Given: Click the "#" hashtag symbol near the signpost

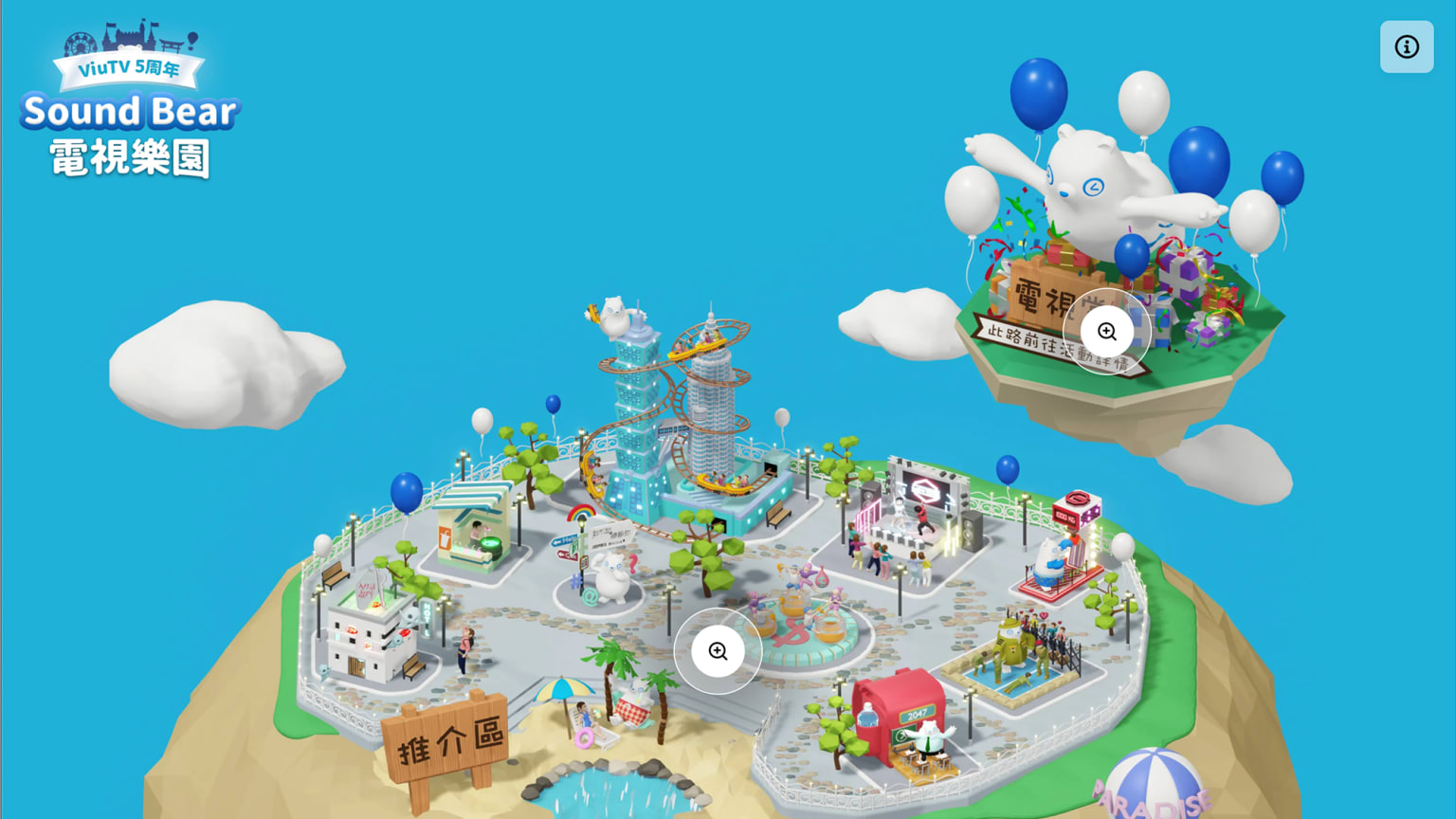Looking at the screenshot, I should pos(576,578).
